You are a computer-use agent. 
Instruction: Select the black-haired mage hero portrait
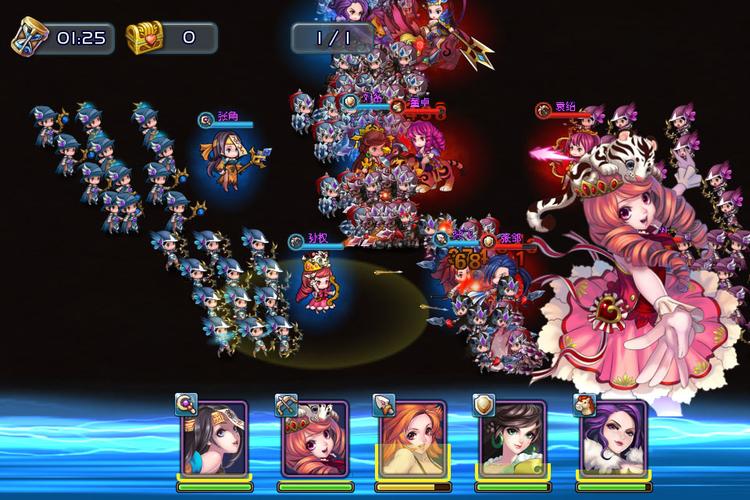212,440
